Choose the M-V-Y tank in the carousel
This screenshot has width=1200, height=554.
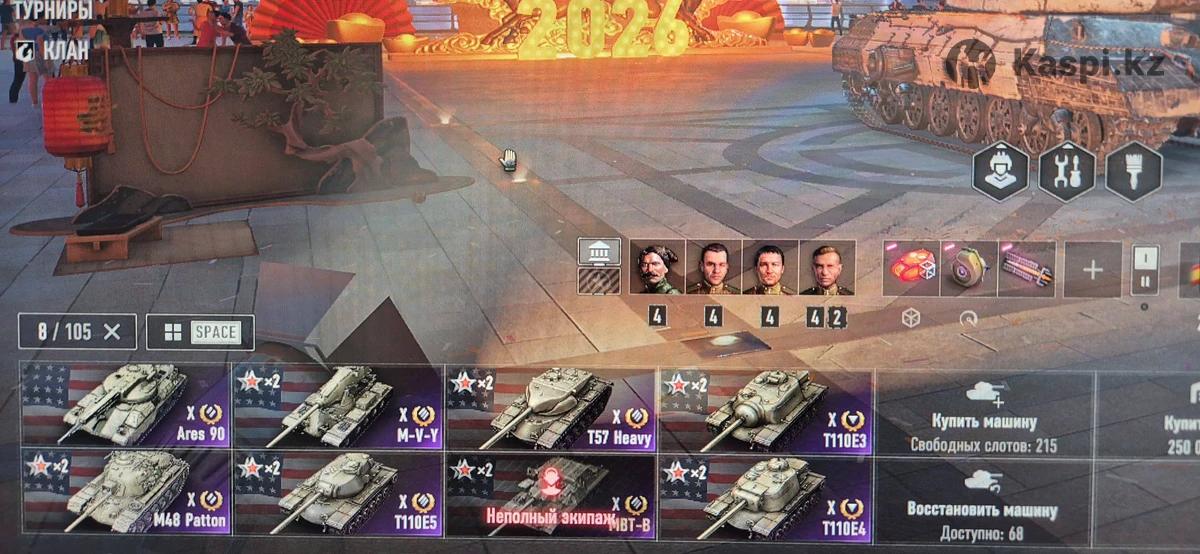338,405
